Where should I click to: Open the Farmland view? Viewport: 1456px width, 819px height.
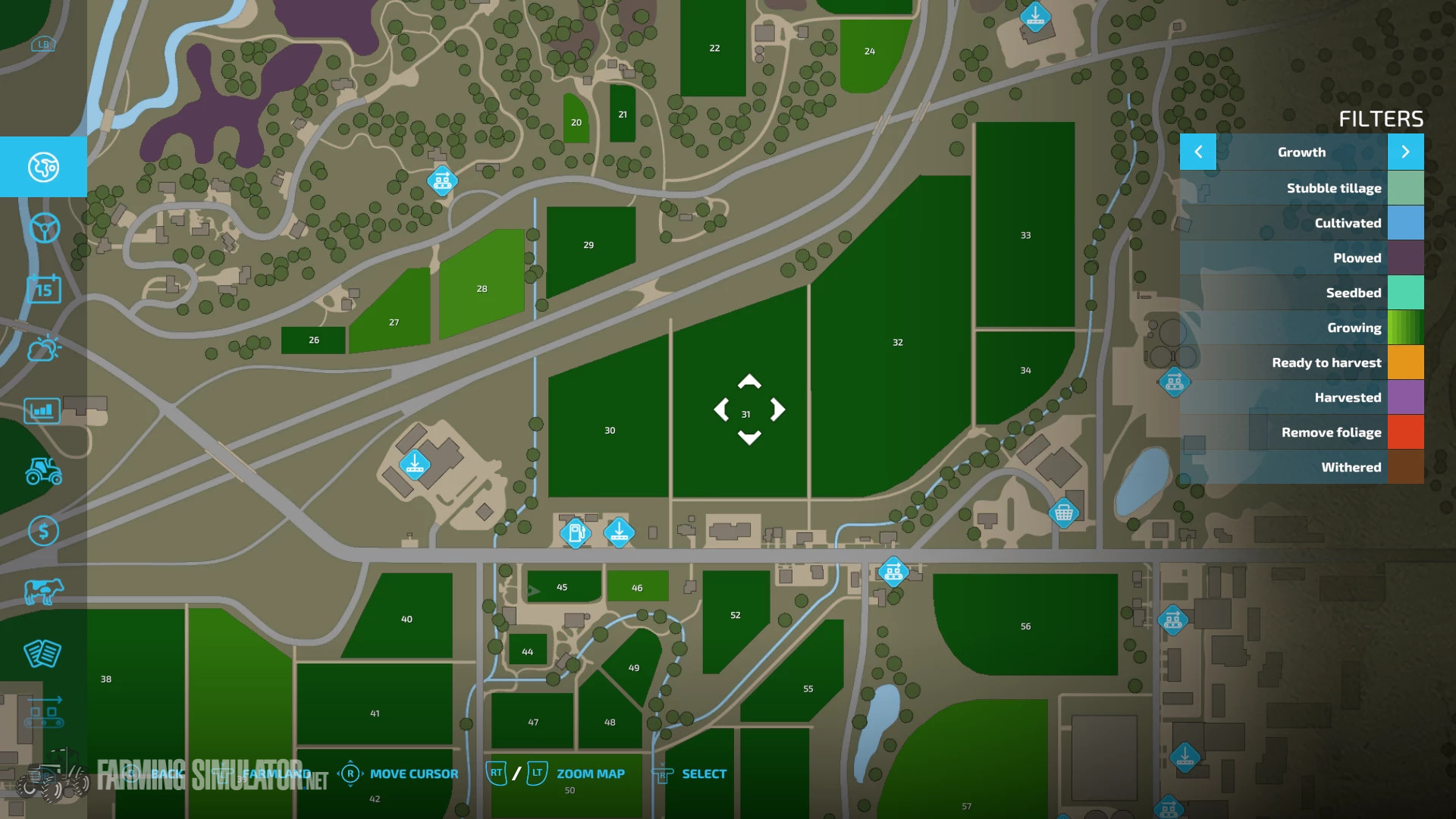(x=275, y=773)
